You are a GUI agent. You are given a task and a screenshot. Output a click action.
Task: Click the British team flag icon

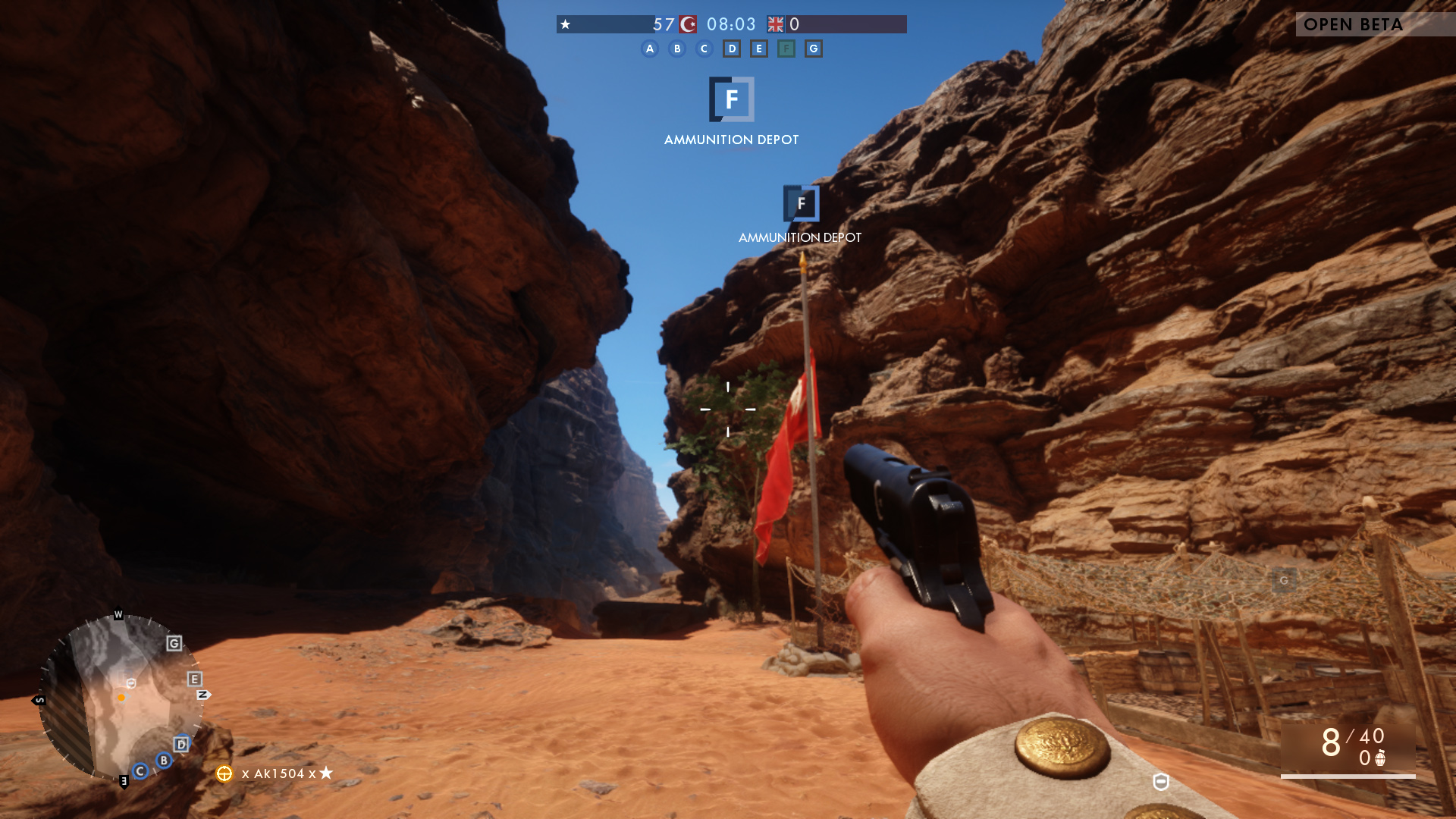(x=775, y=24)
